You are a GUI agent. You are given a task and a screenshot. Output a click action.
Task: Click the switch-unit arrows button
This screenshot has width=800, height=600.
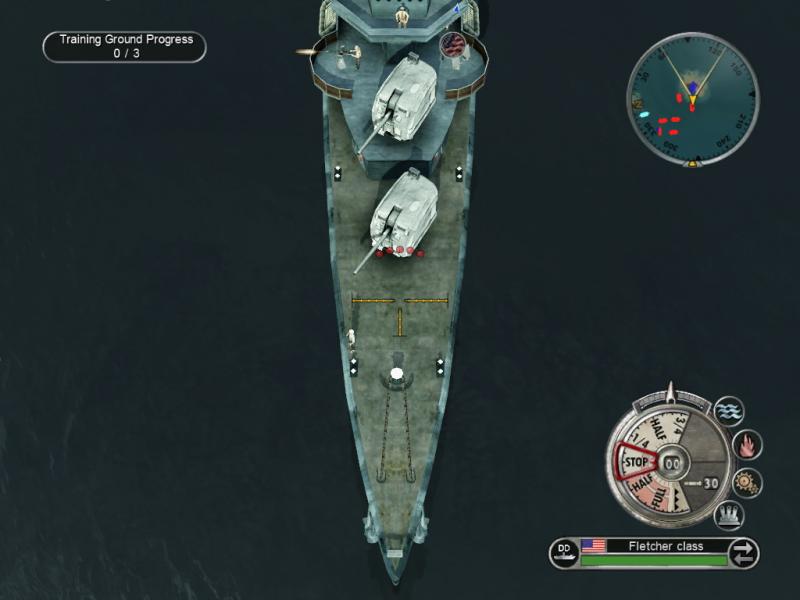tap(743, 552)
